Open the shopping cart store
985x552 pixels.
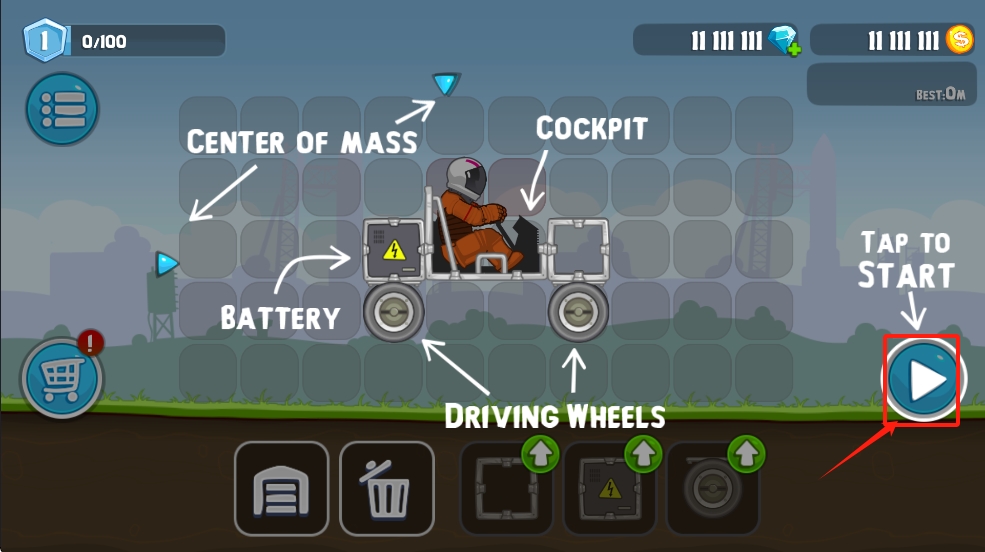[60, 380]
